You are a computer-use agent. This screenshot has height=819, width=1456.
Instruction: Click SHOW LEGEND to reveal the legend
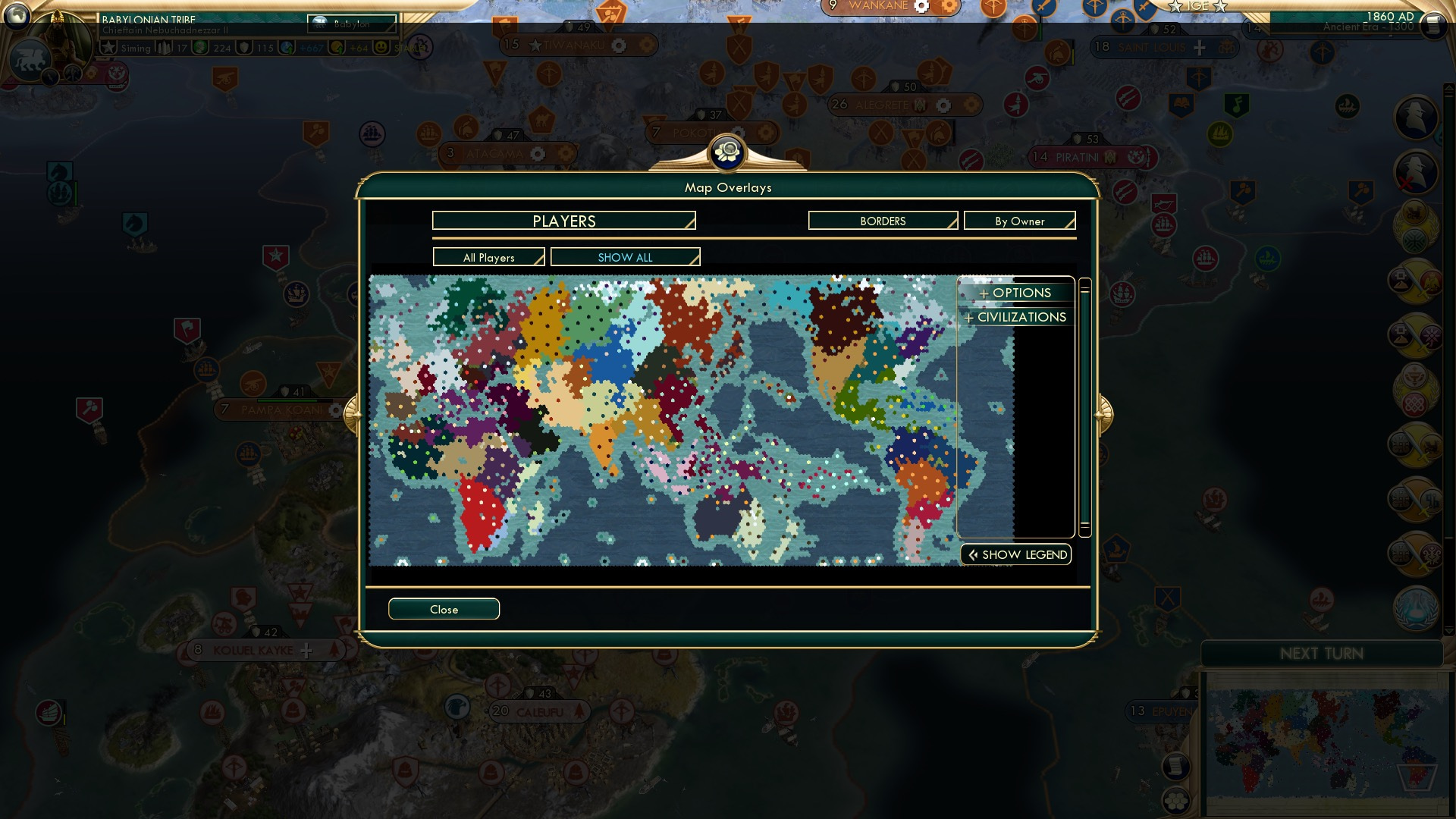tap(1015, 554)
